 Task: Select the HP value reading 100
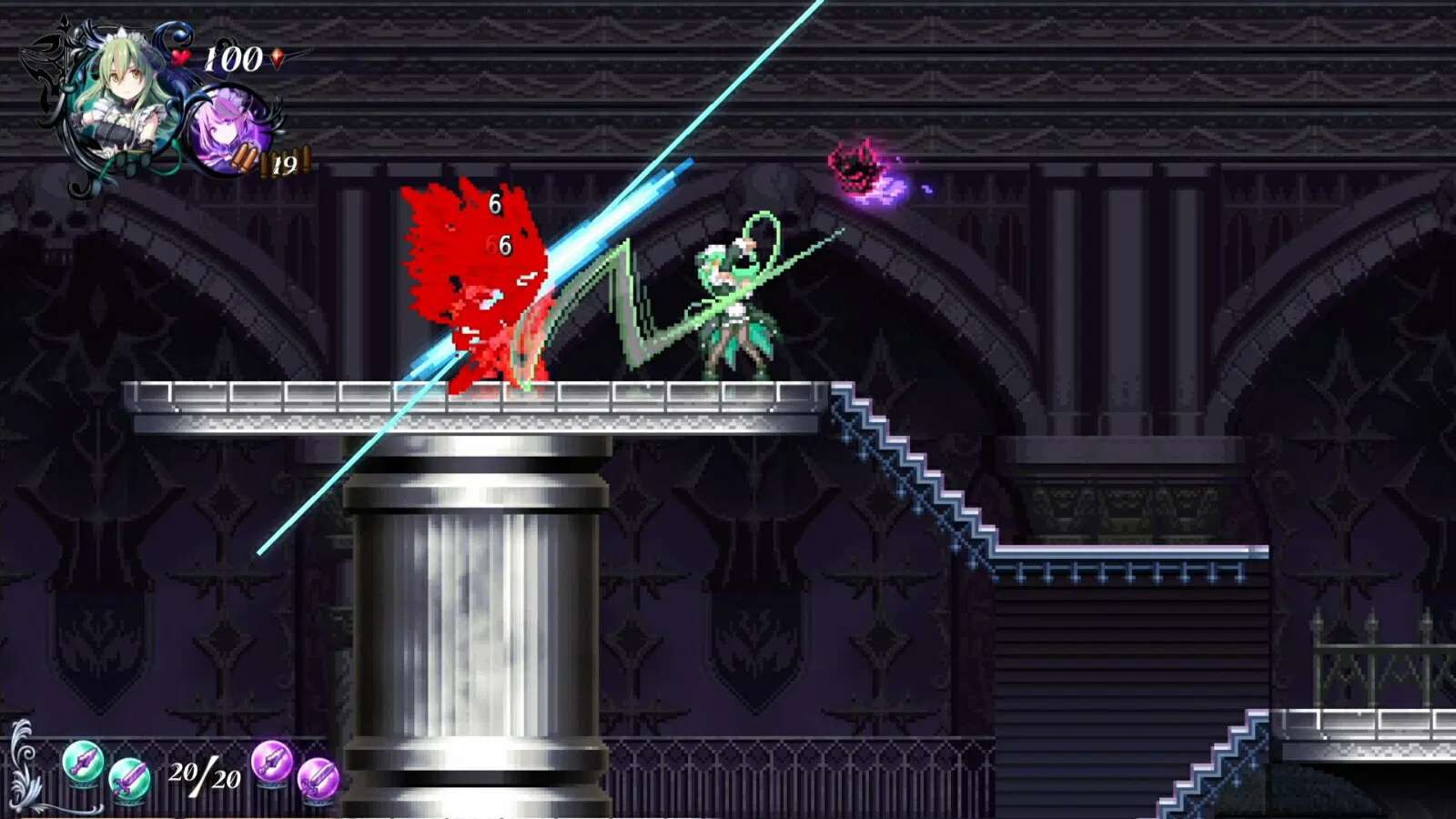click(230, 56)
